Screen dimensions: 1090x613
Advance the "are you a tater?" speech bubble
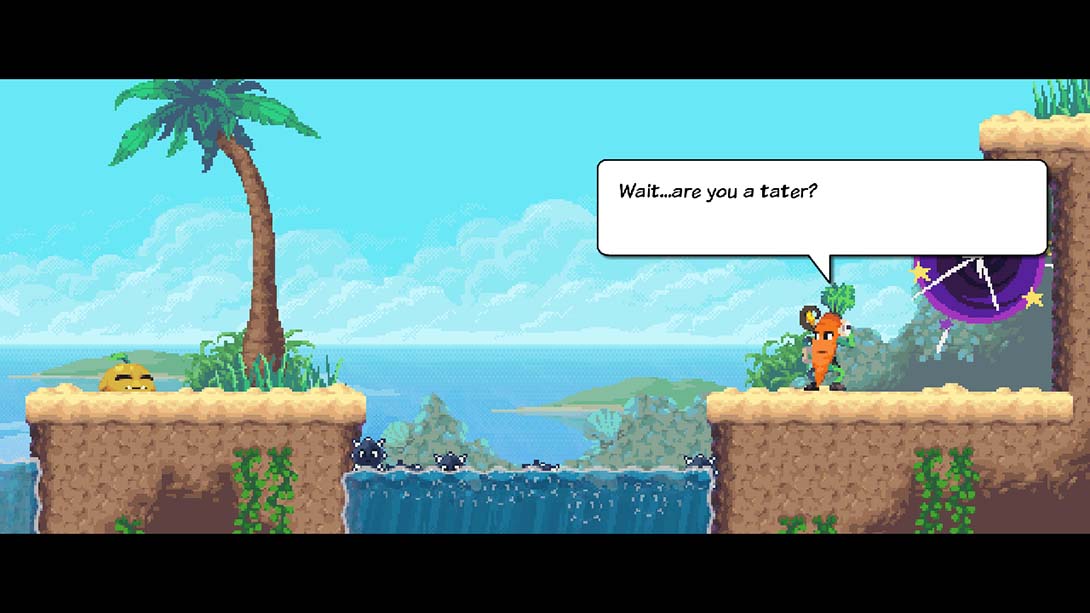[x=821, y=208]
